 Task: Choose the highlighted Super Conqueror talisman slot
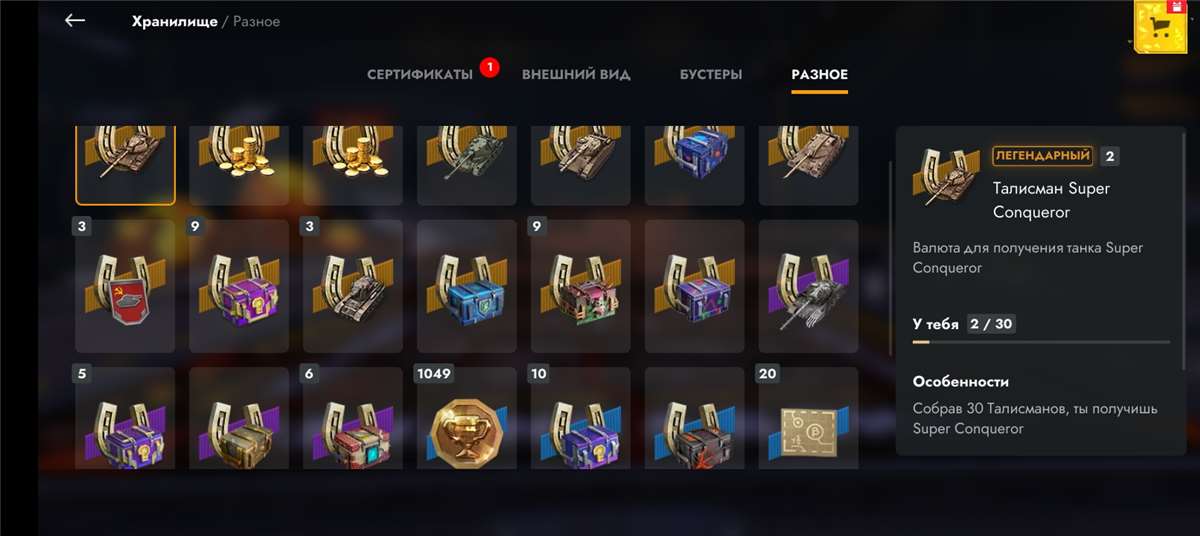coord(125,164)
